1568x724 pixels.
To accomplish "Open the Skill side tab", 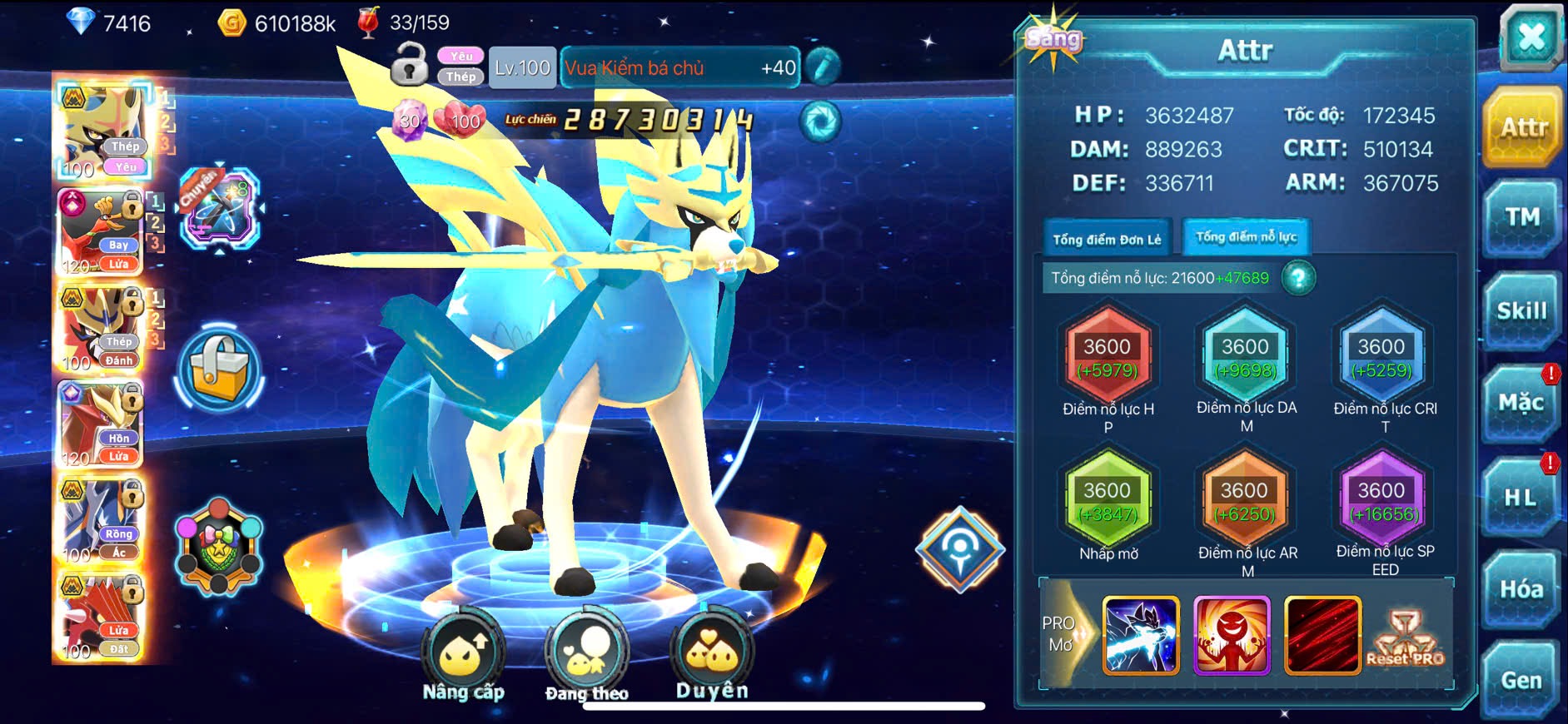I will pos(1521,311).
